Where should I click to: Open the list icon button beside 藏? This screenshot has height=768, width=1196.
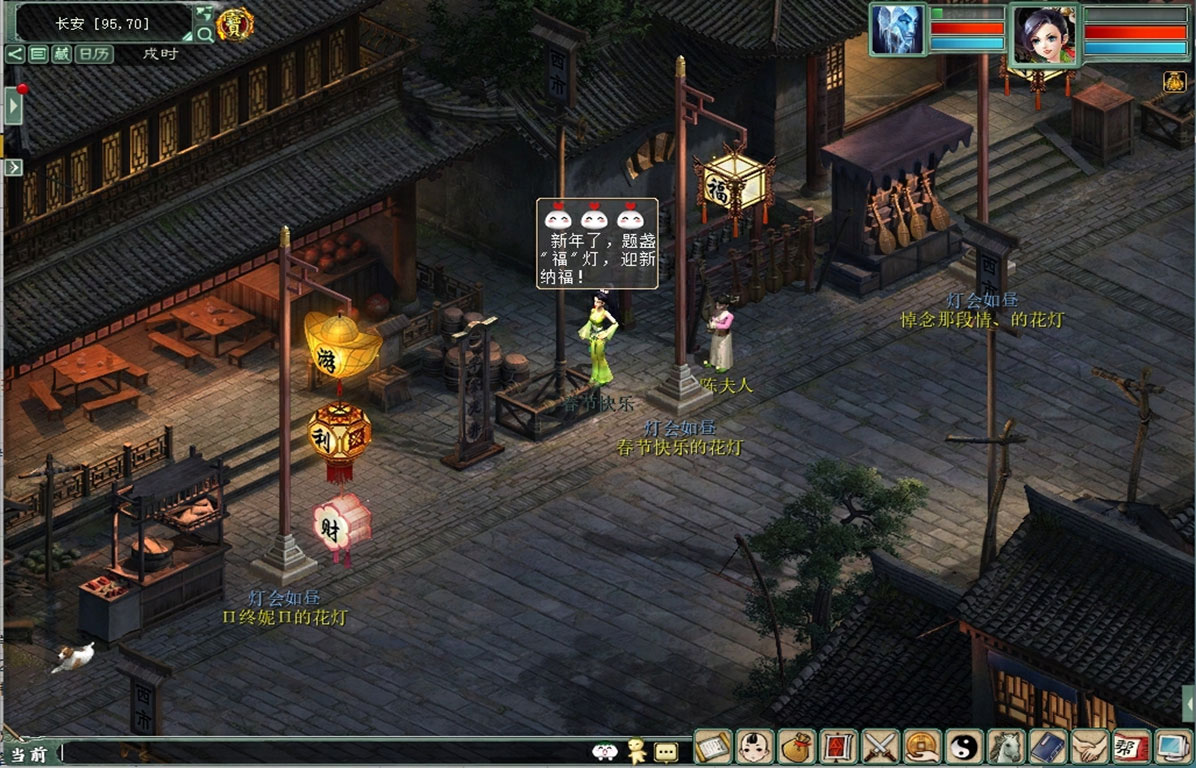coord(38,54)
